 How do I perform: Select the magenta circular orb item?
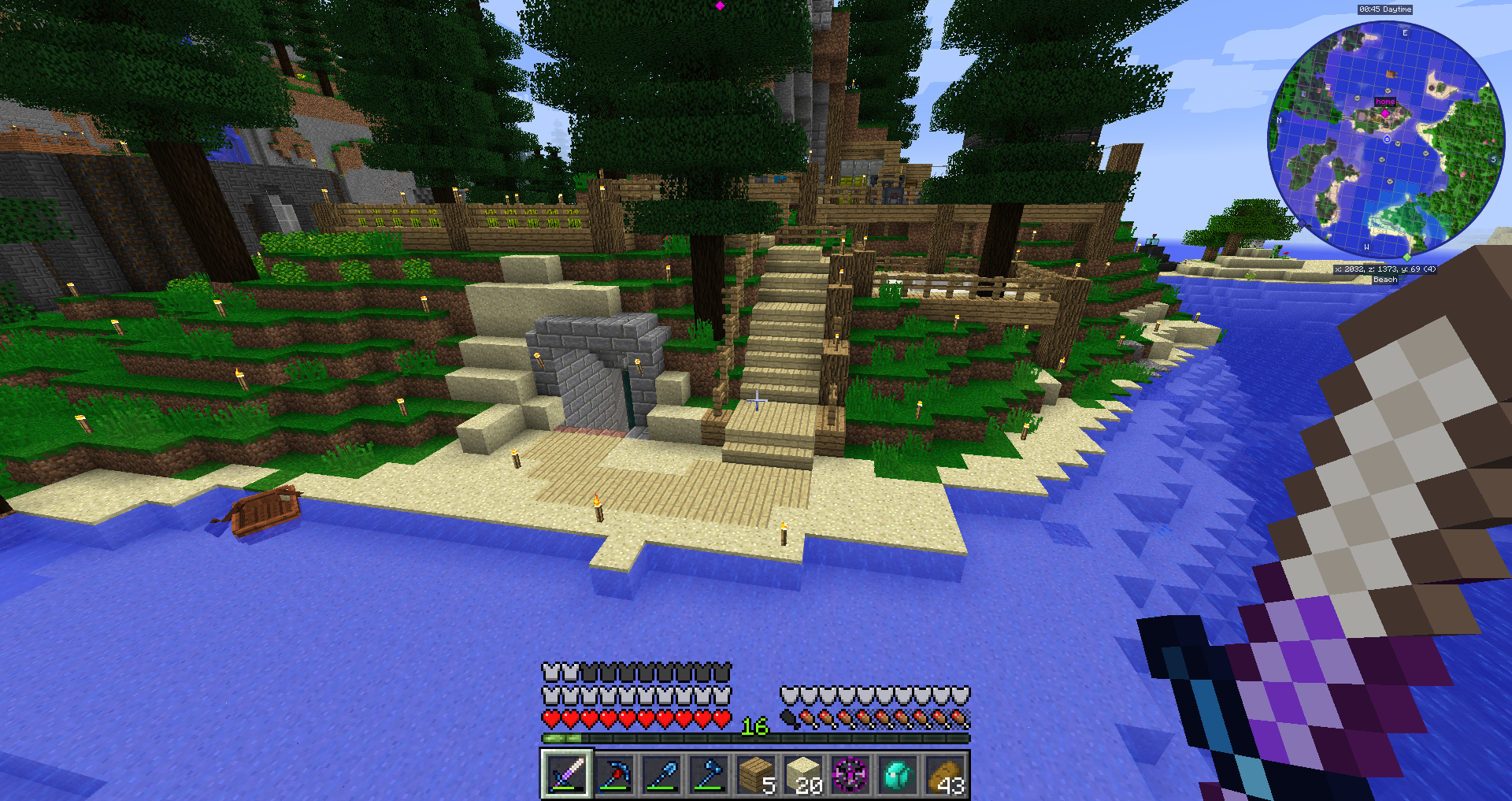(850, 774)
